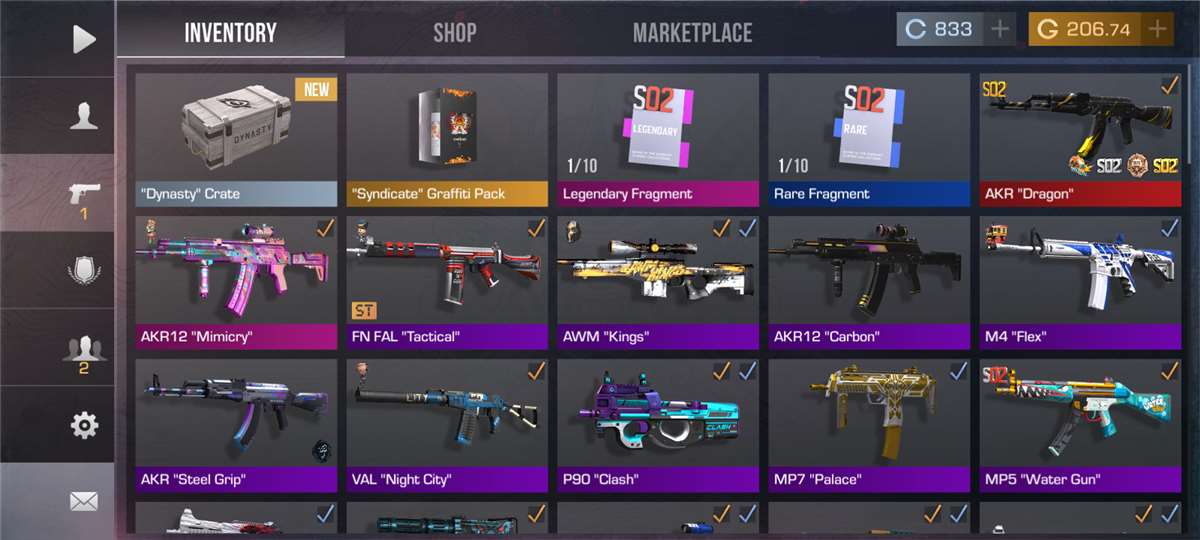Open the shield rank badge section

[x=84, y=271]
